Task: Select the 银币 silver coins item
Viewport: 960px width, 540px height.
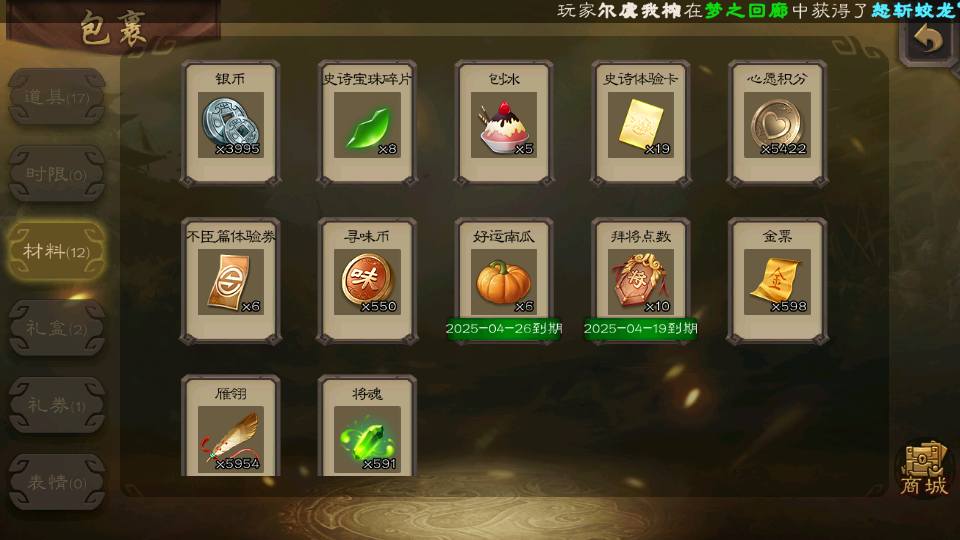Action: pos(231,124)
